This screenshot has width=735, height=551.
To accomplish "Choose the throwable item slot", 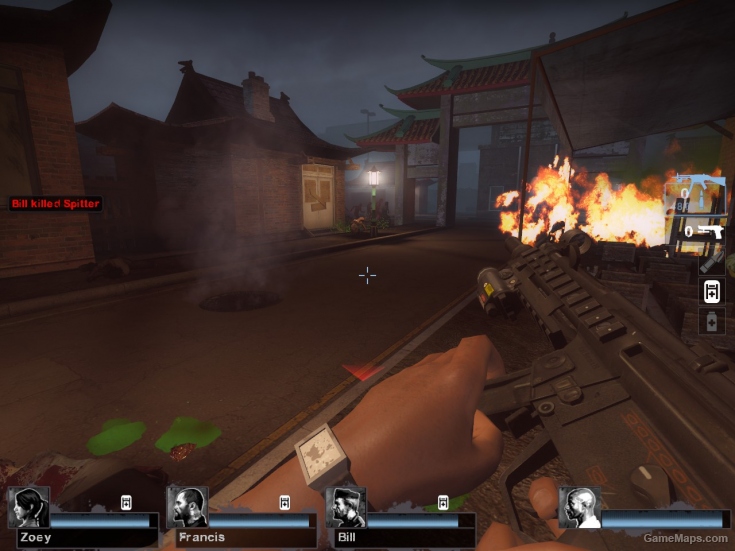I will pyautogui.click(x=711, y=261).
